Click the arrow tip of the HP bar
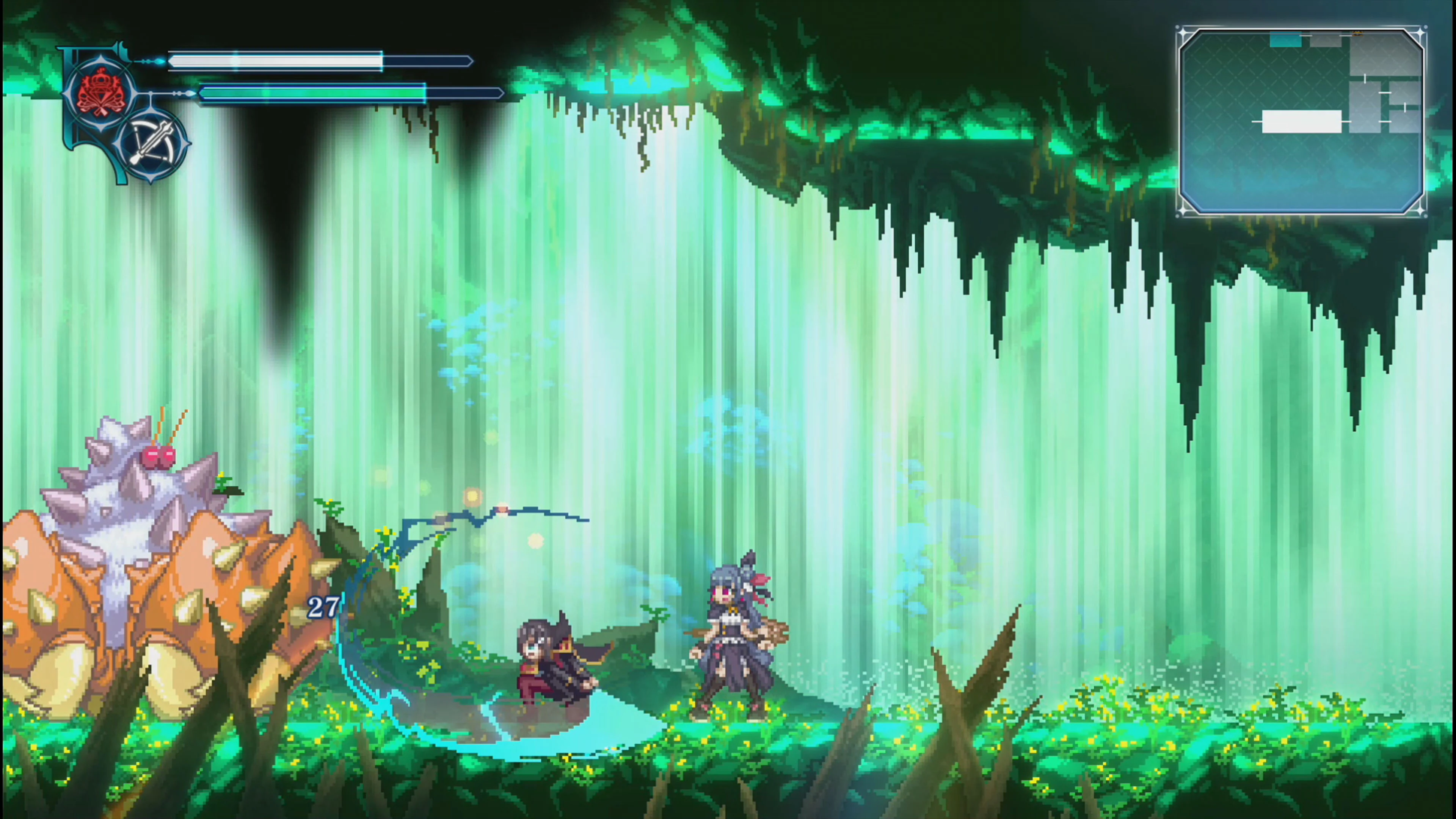The width and height of the screenshot is (1456, 819). point(471,61)
